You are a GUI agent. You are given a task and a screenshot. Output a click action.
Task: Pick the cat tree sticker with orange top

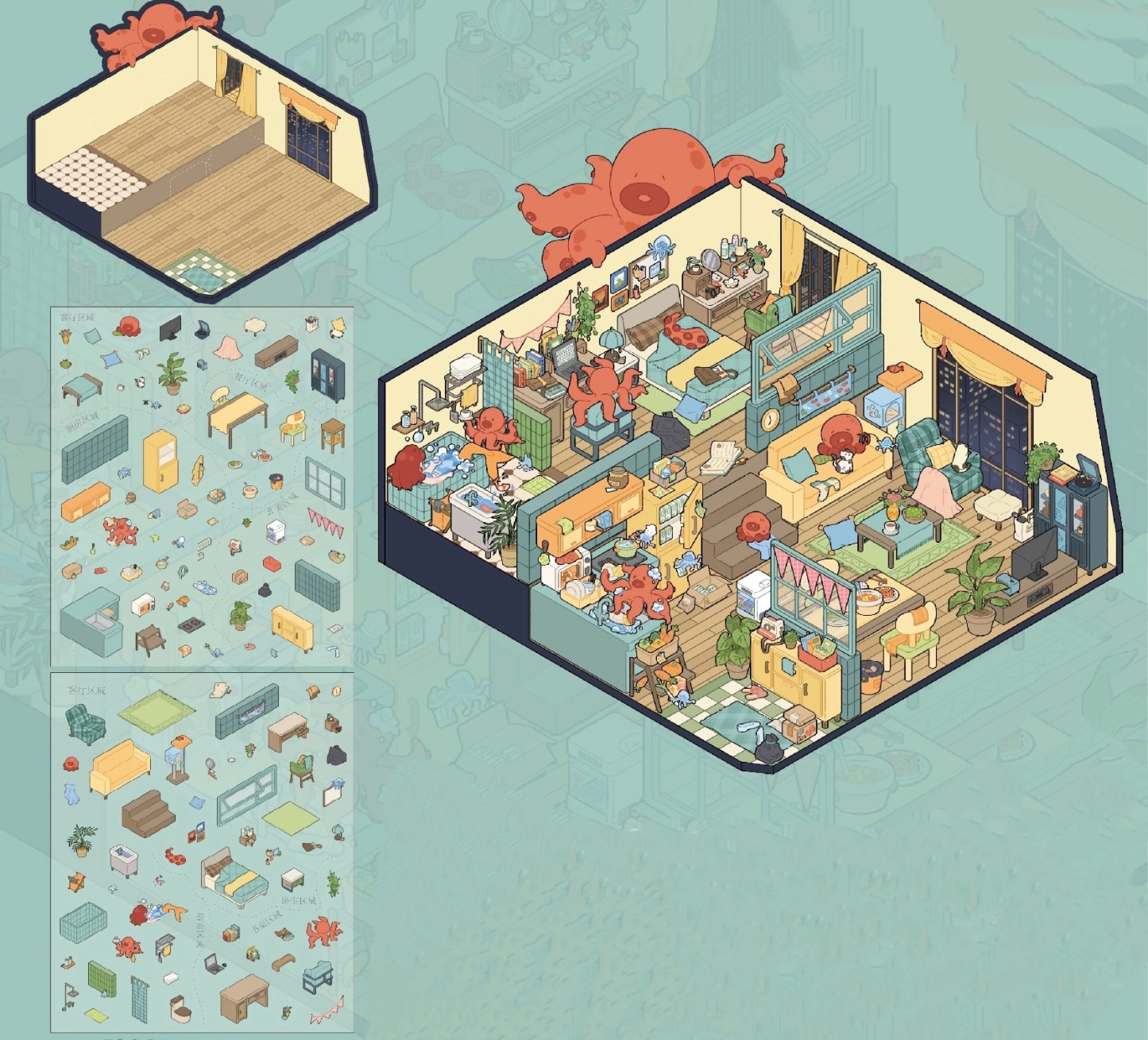(x=180, y=759)
